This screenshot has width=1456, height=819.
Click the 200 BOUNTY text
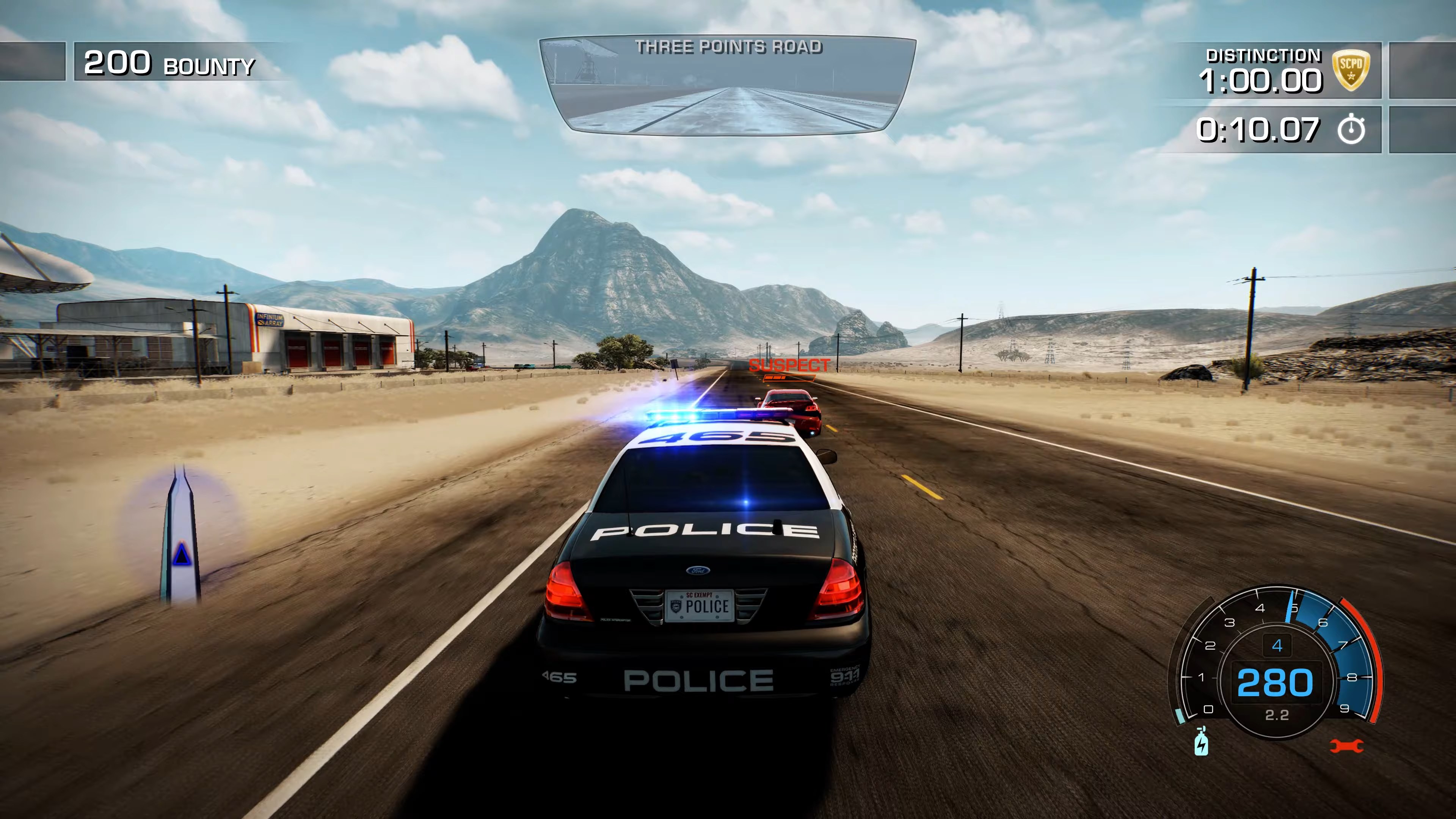pos(169,64)
